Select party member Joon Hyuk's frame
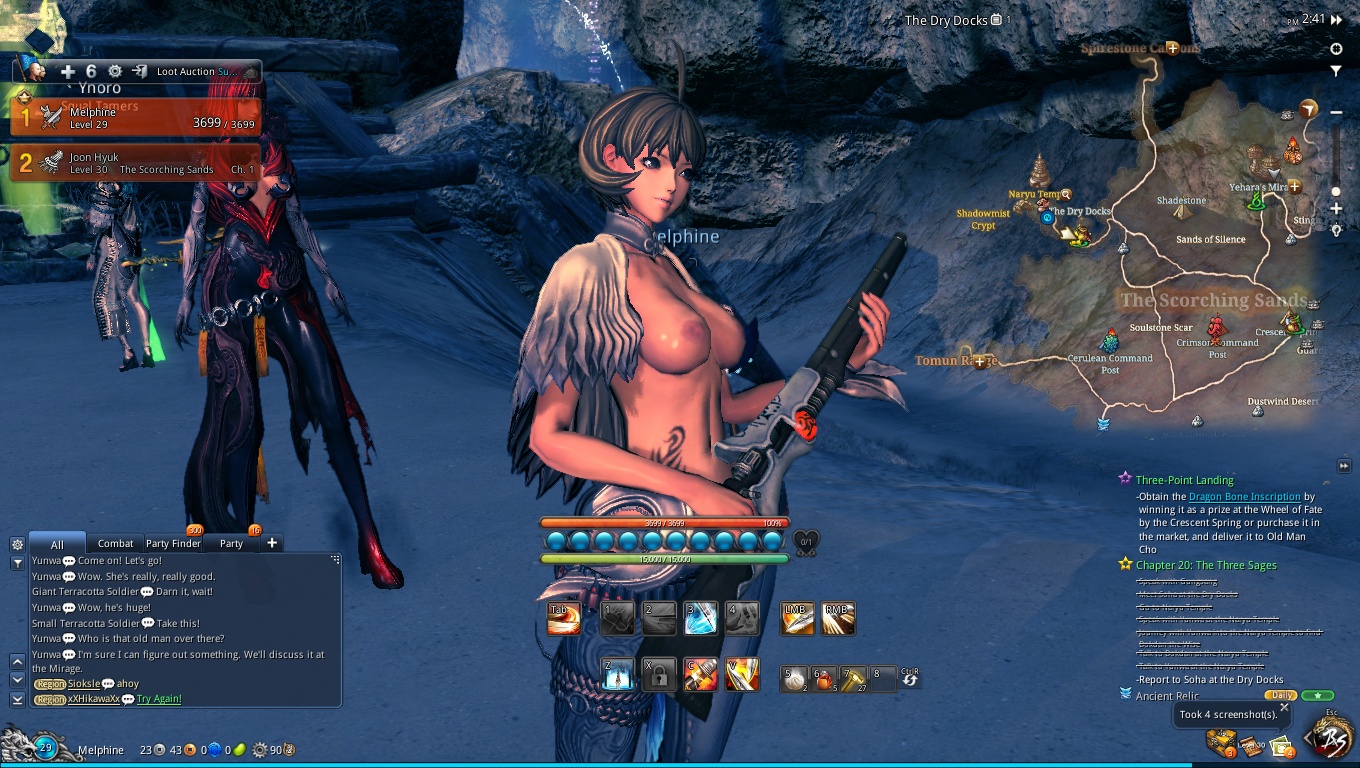1360x768 pixels. tap(136, 163)
